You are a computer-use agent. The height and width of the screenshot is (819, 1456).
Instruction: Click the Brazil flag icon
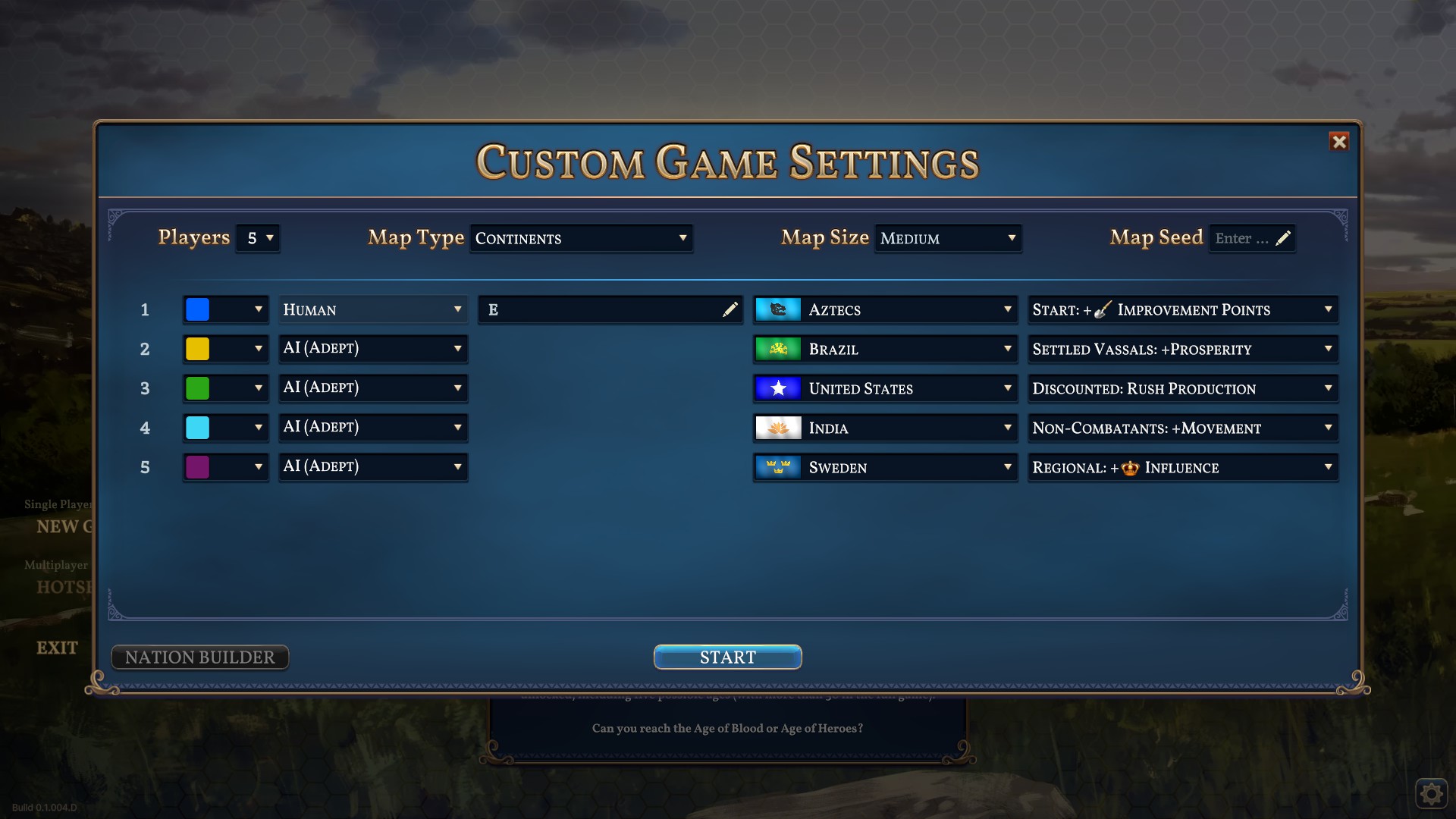coord(777,349)
